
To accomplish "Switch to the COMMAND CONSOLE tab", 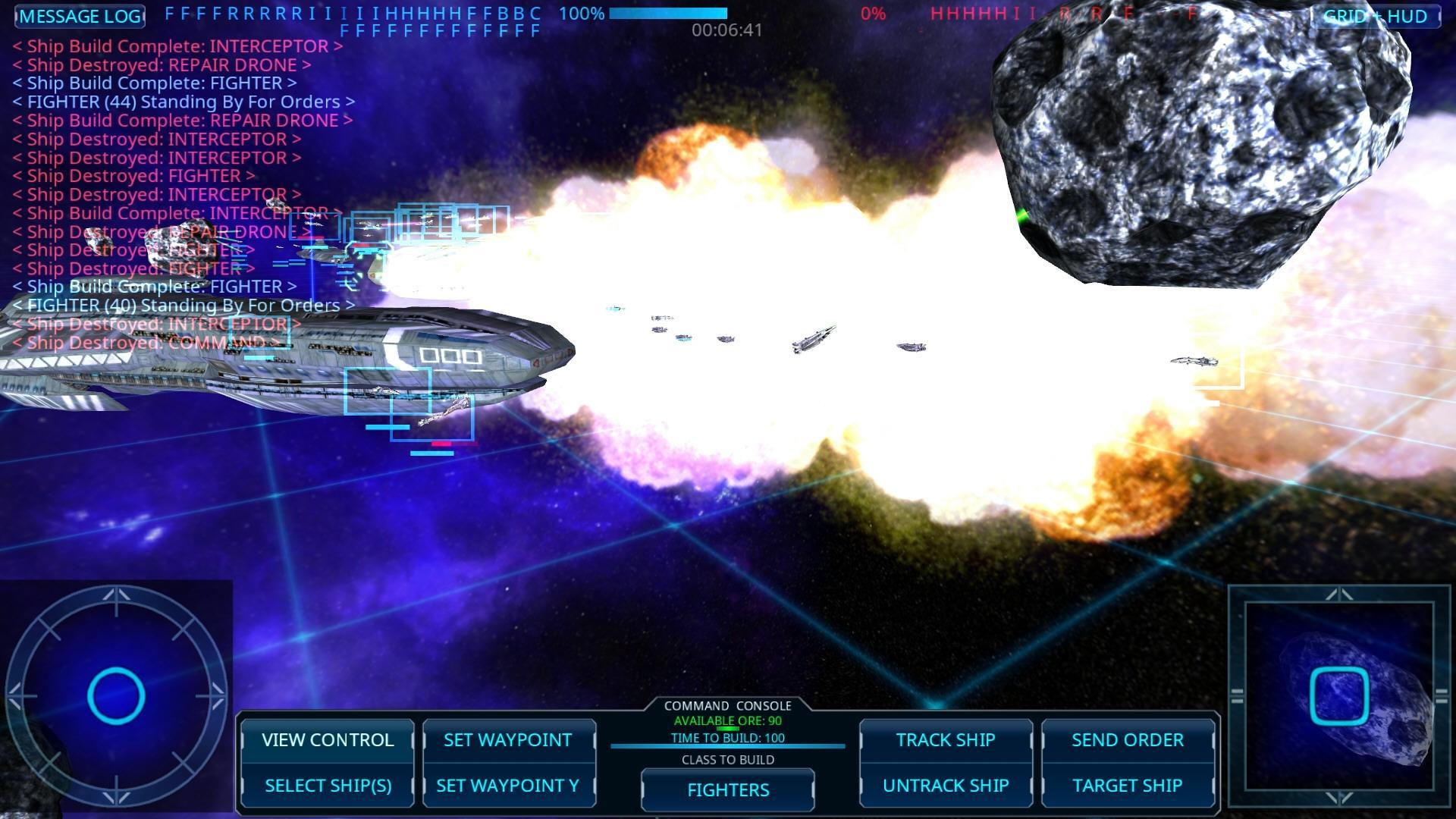I will pos(727,705).
